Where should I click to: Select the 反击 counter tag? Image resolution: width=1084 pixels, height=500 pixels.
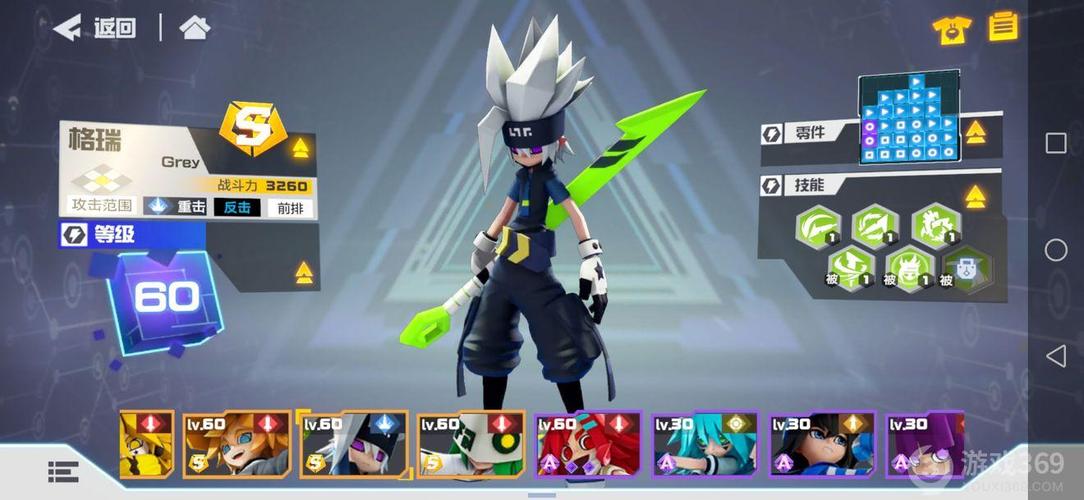(x=236, y=207)
